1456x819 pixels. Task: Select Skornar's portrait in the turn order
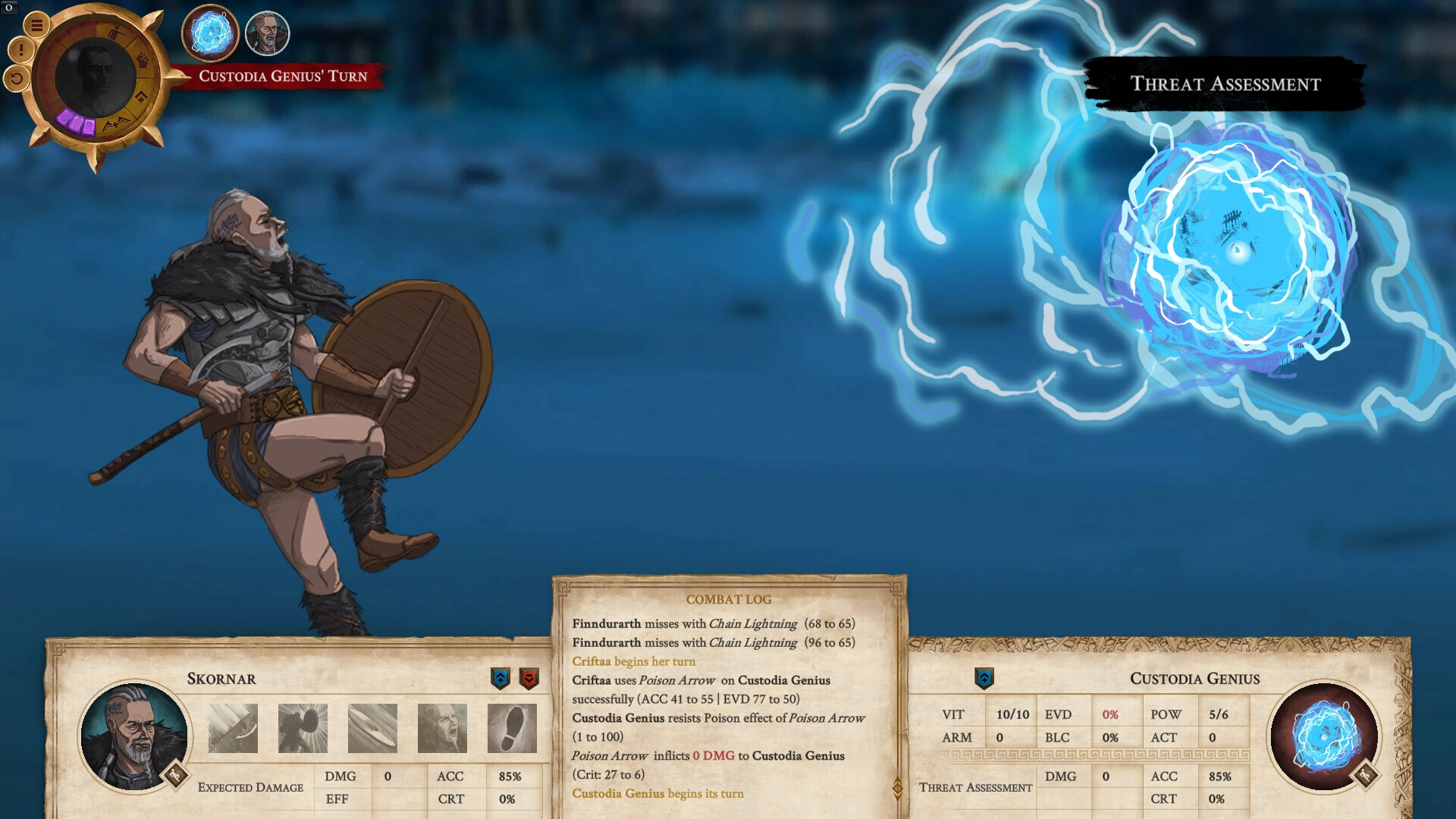tap(267, 33)
